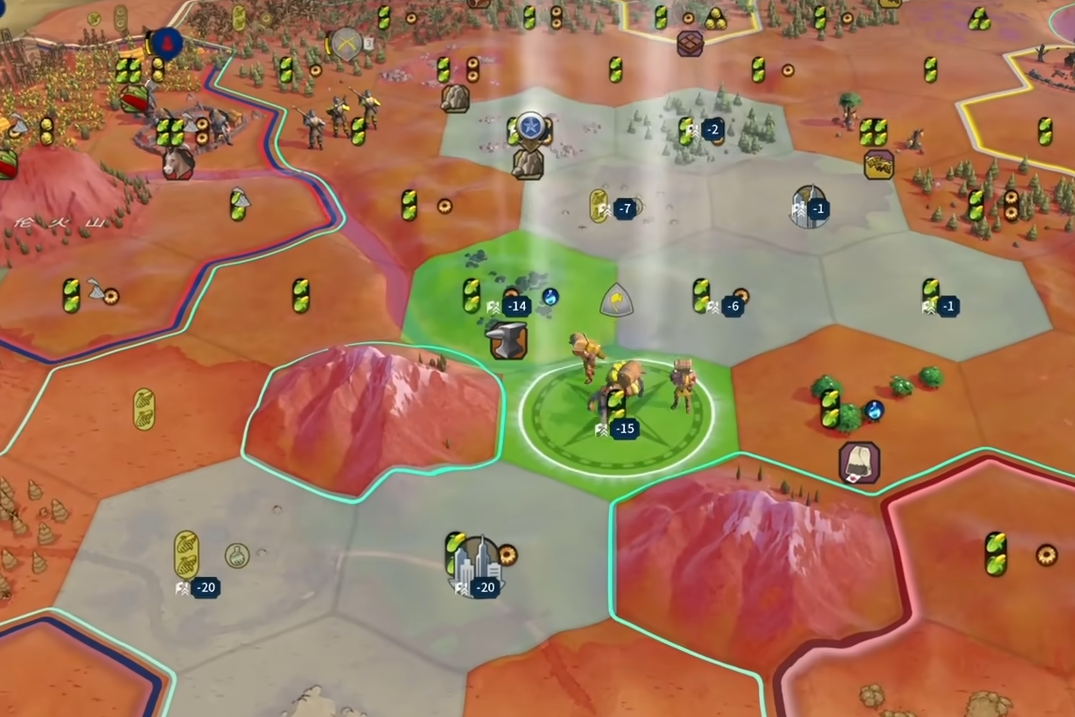1075x717 pixels.
Task: Click the city-state star marker
Action: [x=529, y=127]
